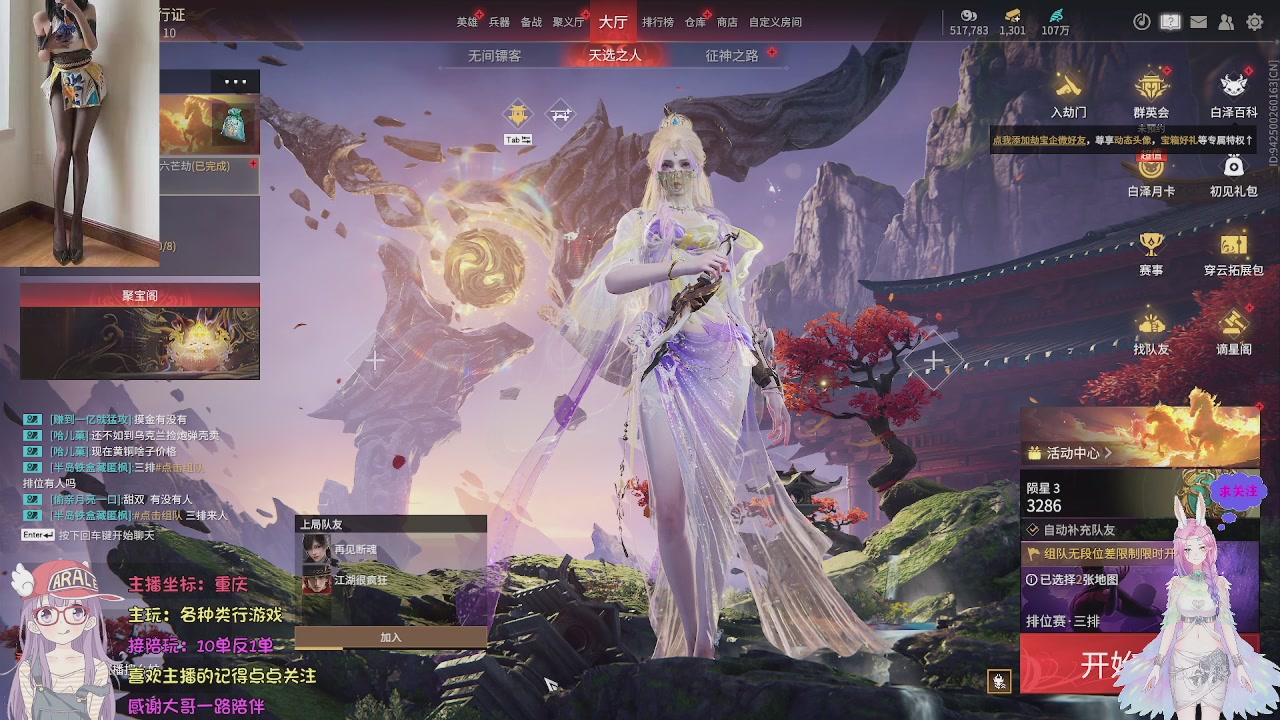Click 找队友 to find teammates

(x=1151, y=331)
